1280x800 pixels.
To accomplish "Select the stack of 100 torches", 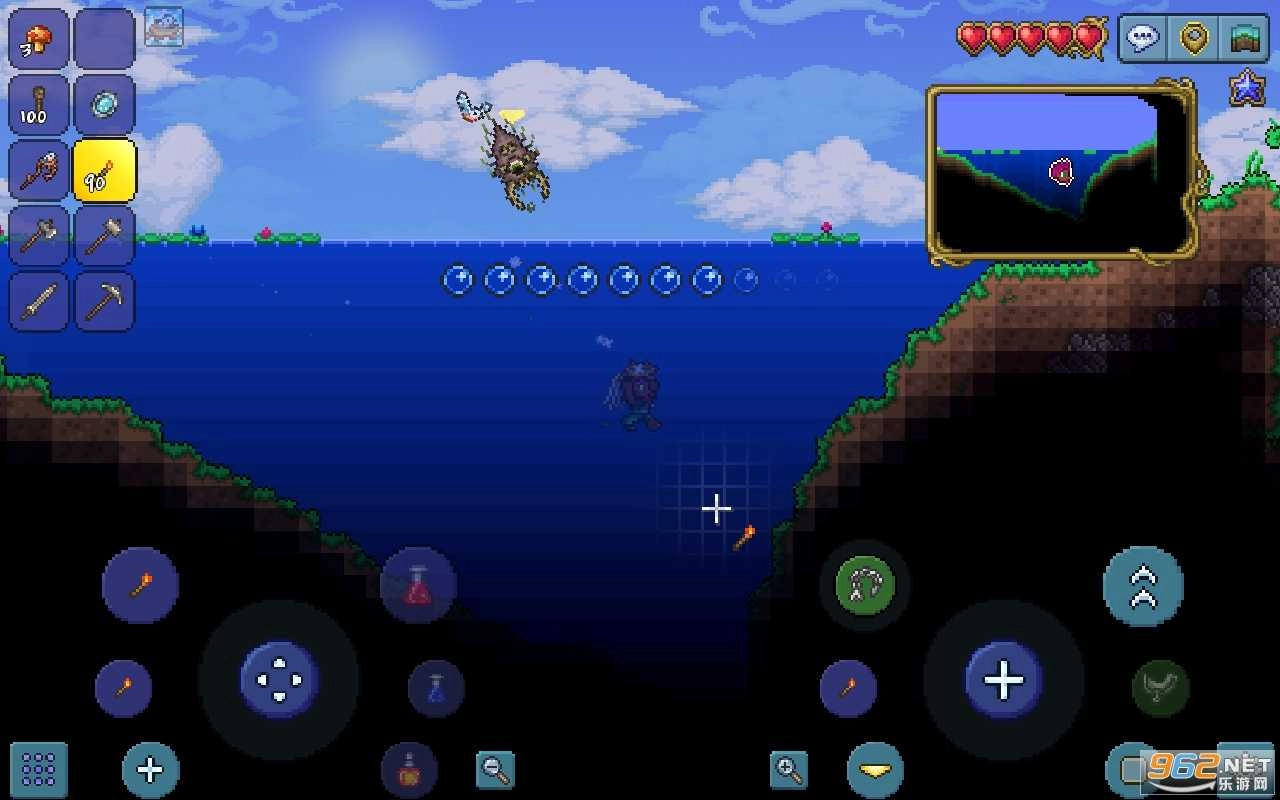I will point(38,104).
